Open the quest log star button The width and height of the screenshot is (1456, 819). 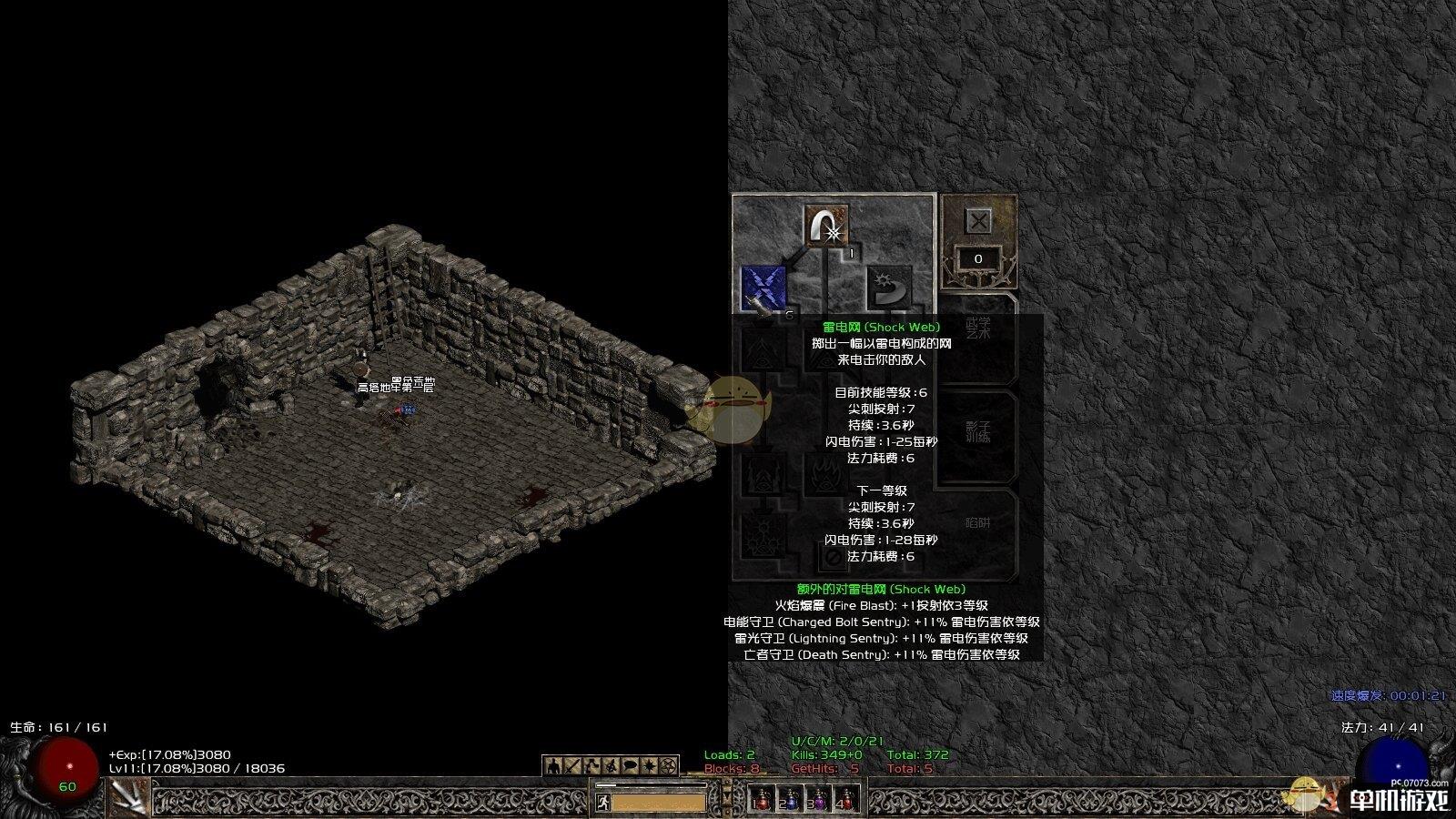pos(649,766)
